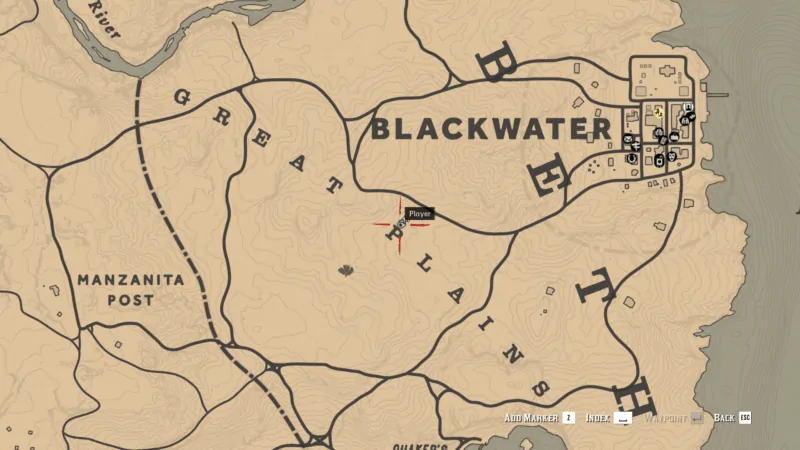Open the map Index
This screenshot has width=800, height=450.
click(623, 417)
